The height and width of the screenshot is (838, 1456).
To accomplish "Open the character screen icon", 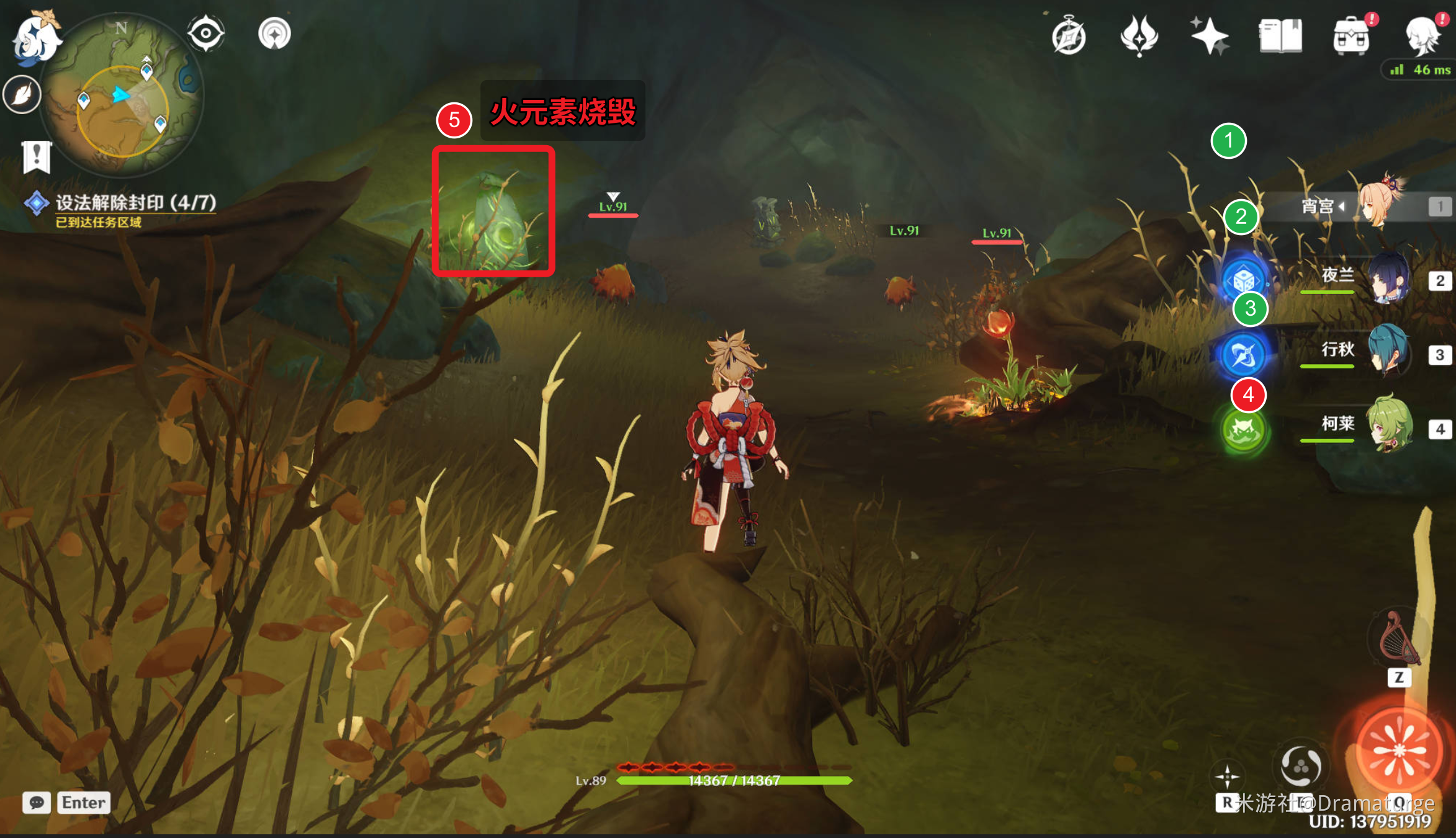I will click(x=1422, y=37).
